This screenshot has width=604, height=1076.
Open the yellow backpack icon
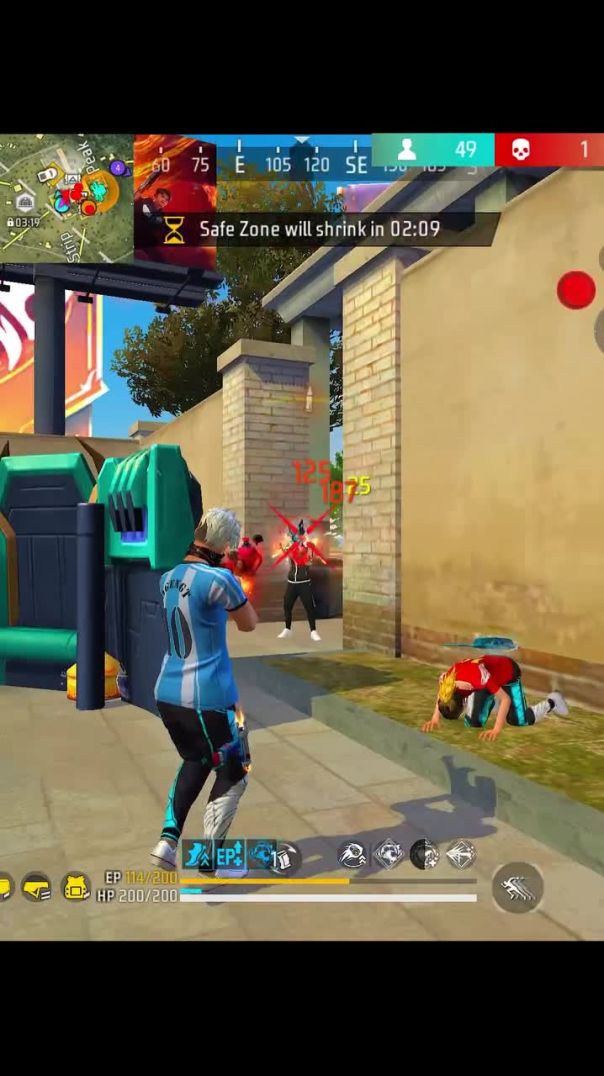click(77, 886)
